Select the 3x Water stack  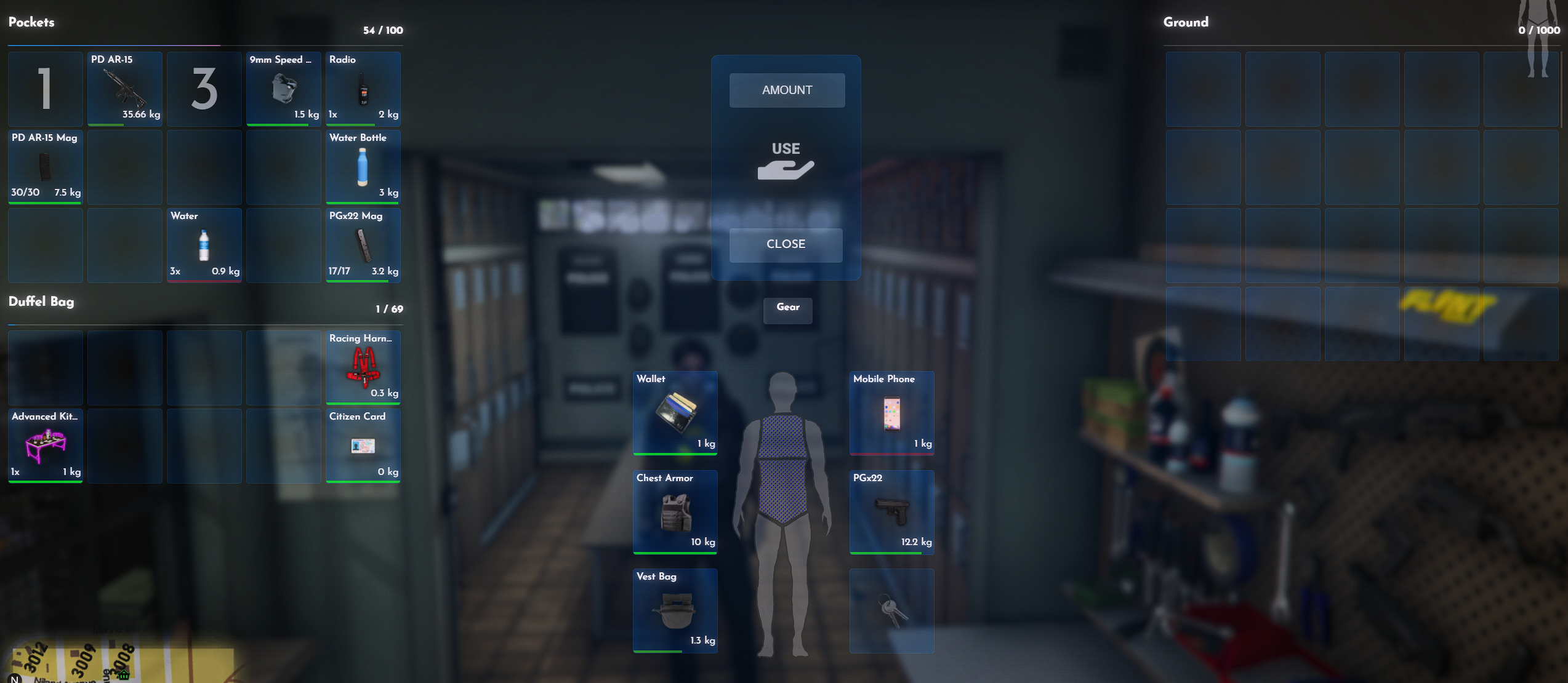click(x=204, y=246)
